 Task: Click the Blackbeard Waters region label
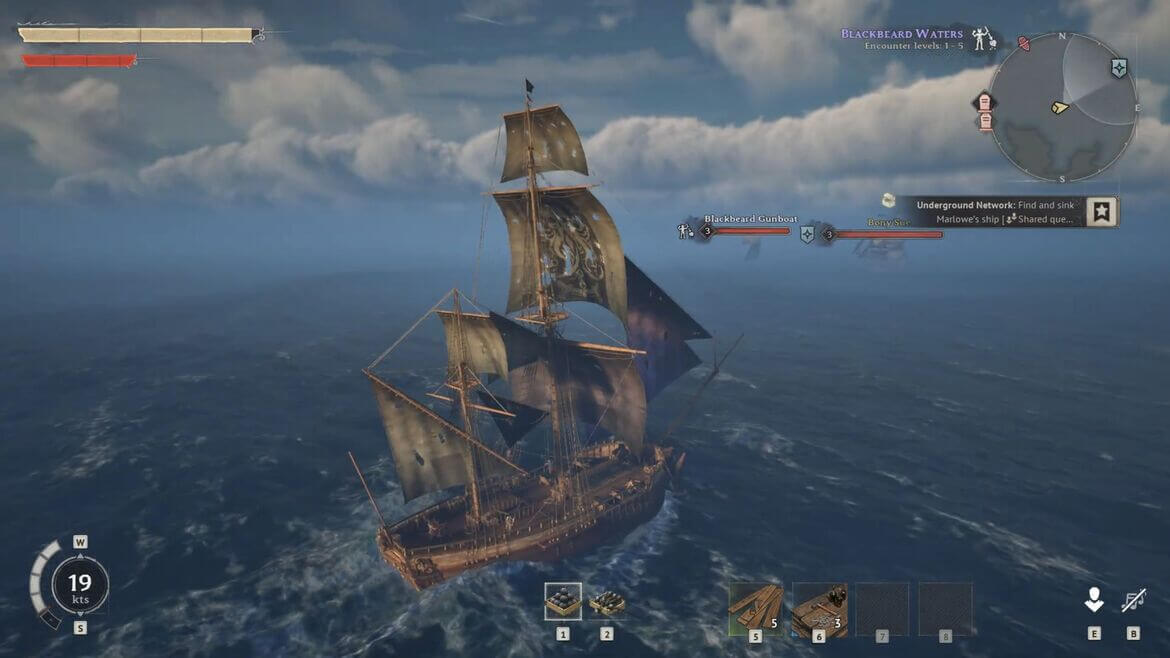901,34
